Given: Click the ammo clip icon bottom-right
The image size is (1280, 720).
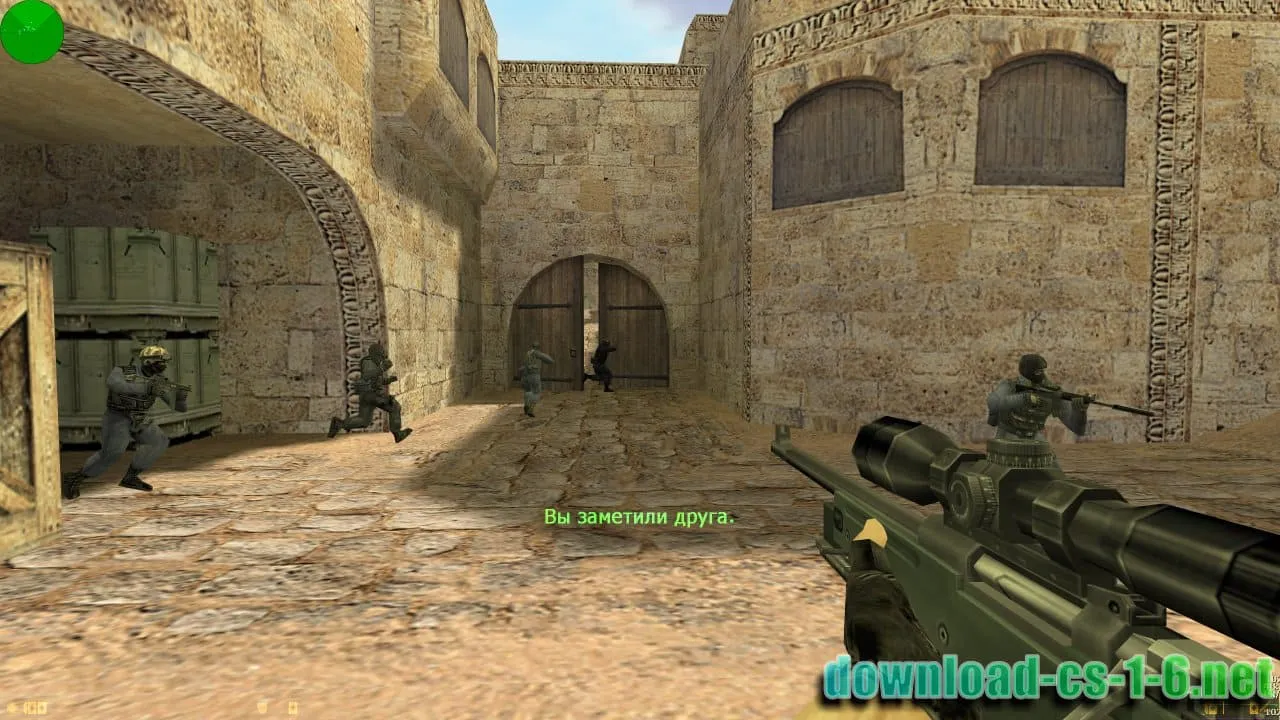Looking at the screenshot, I should pyautogui.click(x=1215, y=708).
